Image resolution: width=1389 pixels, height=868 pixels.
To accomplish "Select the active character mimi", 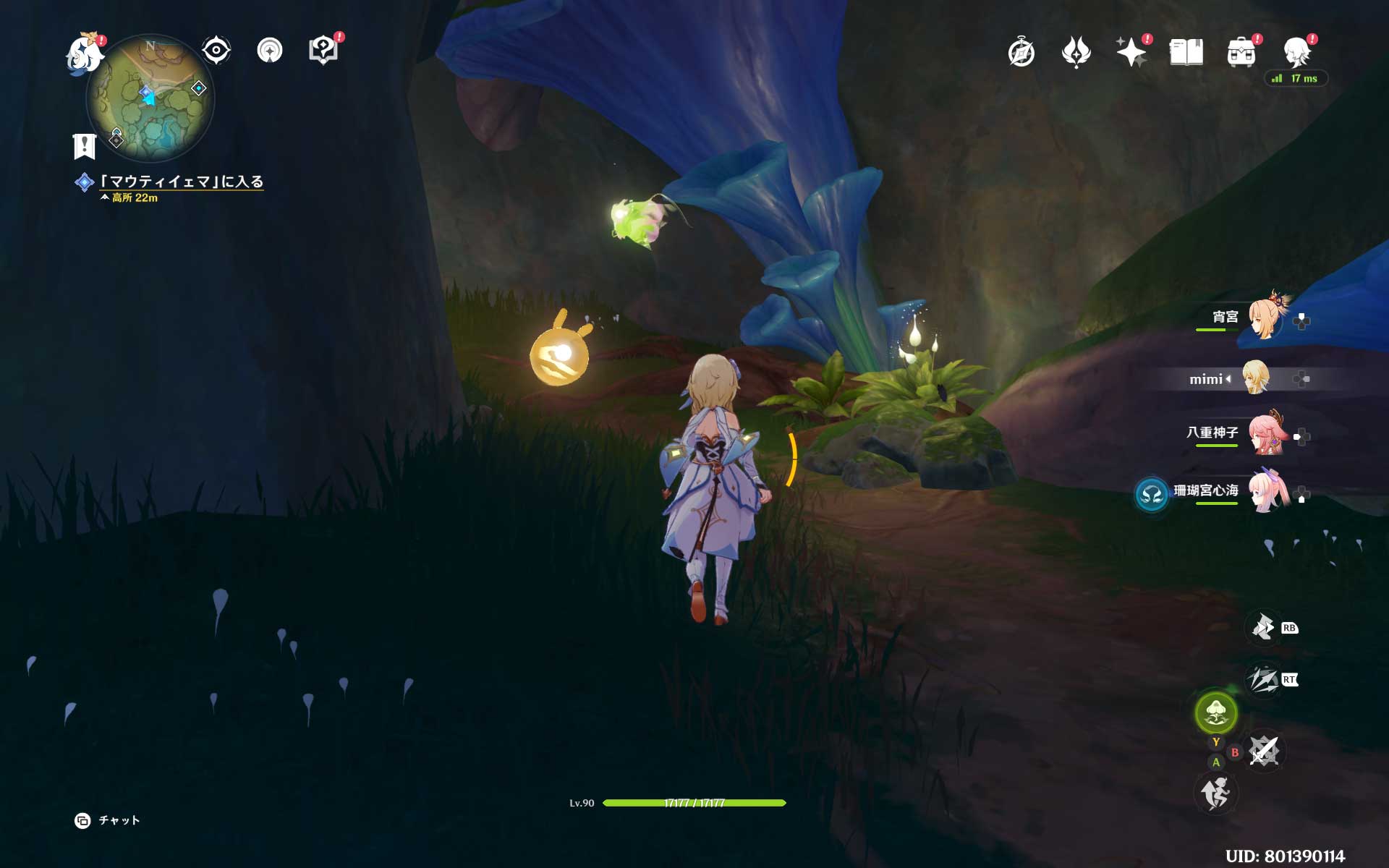I will tap(1254, 378).
